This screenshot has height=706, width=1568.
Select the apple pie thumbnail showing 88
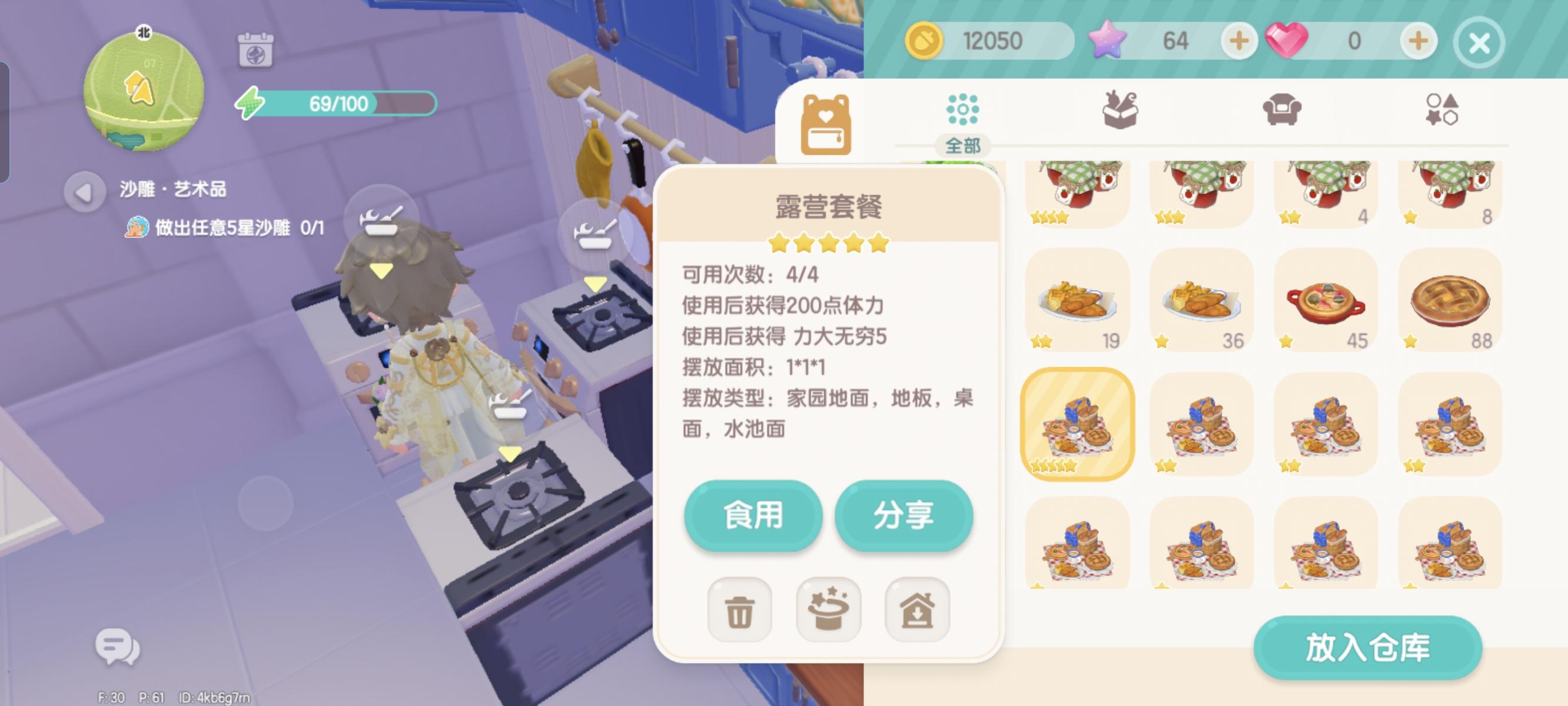tap(1449, 301)
